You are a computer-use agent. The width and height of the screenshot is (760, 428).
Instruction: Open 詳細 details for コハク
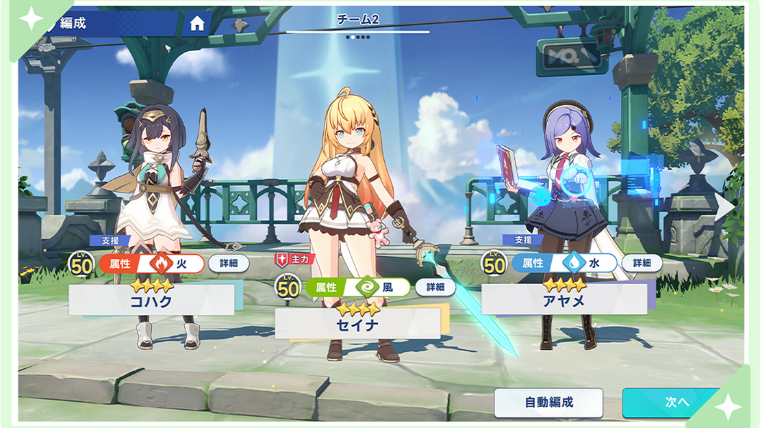(x=228, y=263)
